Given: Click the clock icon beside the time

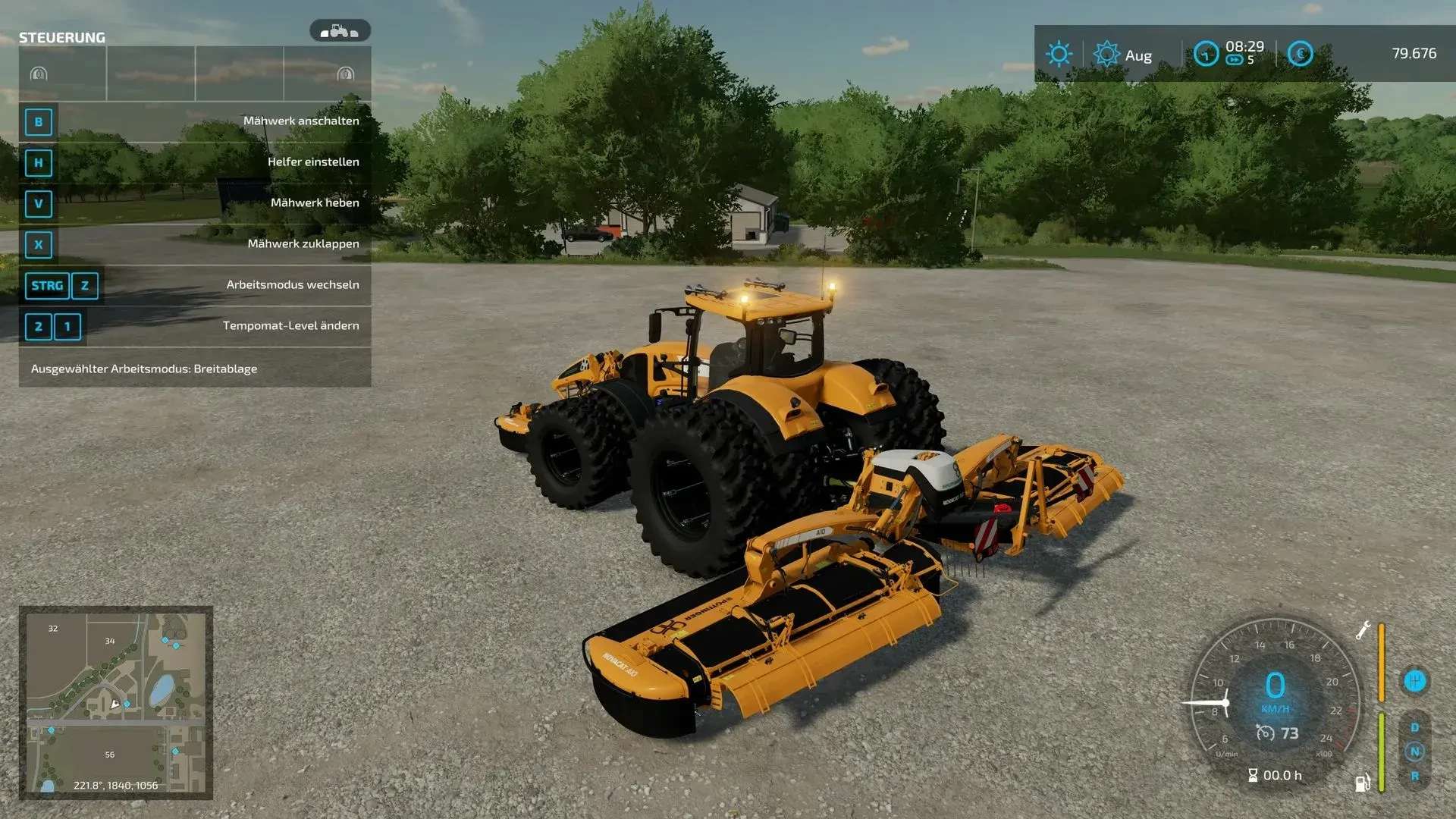Looking at the screenshot, I should coord(1206,54).
